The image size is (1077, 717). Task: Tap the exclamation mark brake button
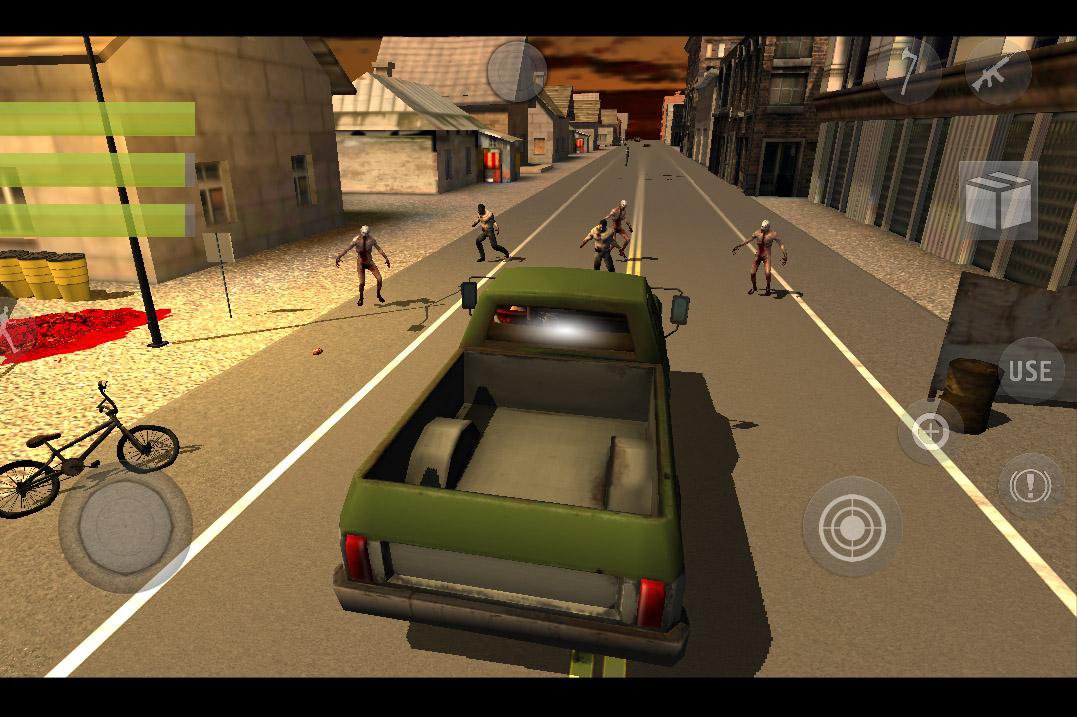[1030, 486]
